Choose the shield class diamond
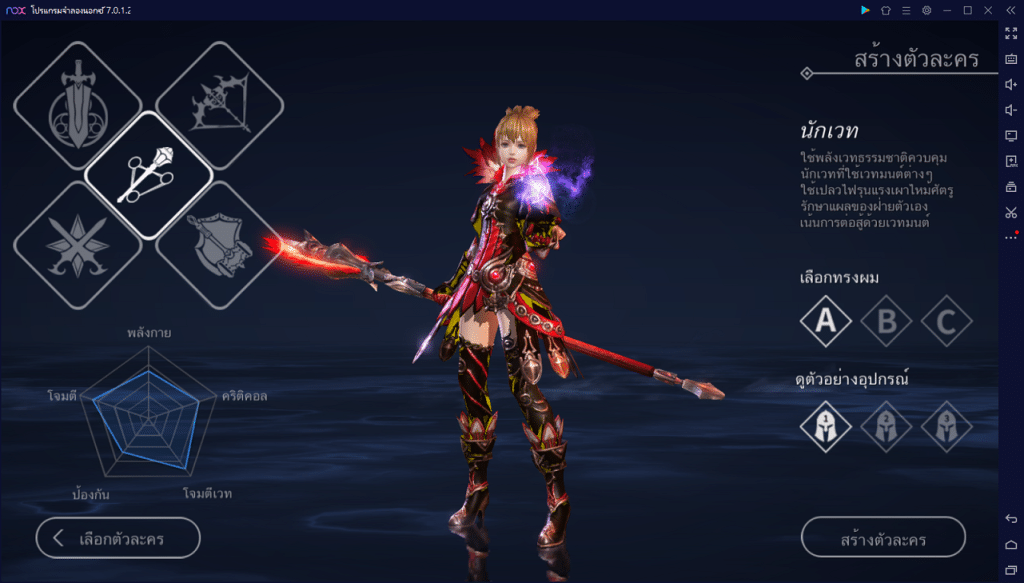Screen dimensions: 1024x583 220,245
